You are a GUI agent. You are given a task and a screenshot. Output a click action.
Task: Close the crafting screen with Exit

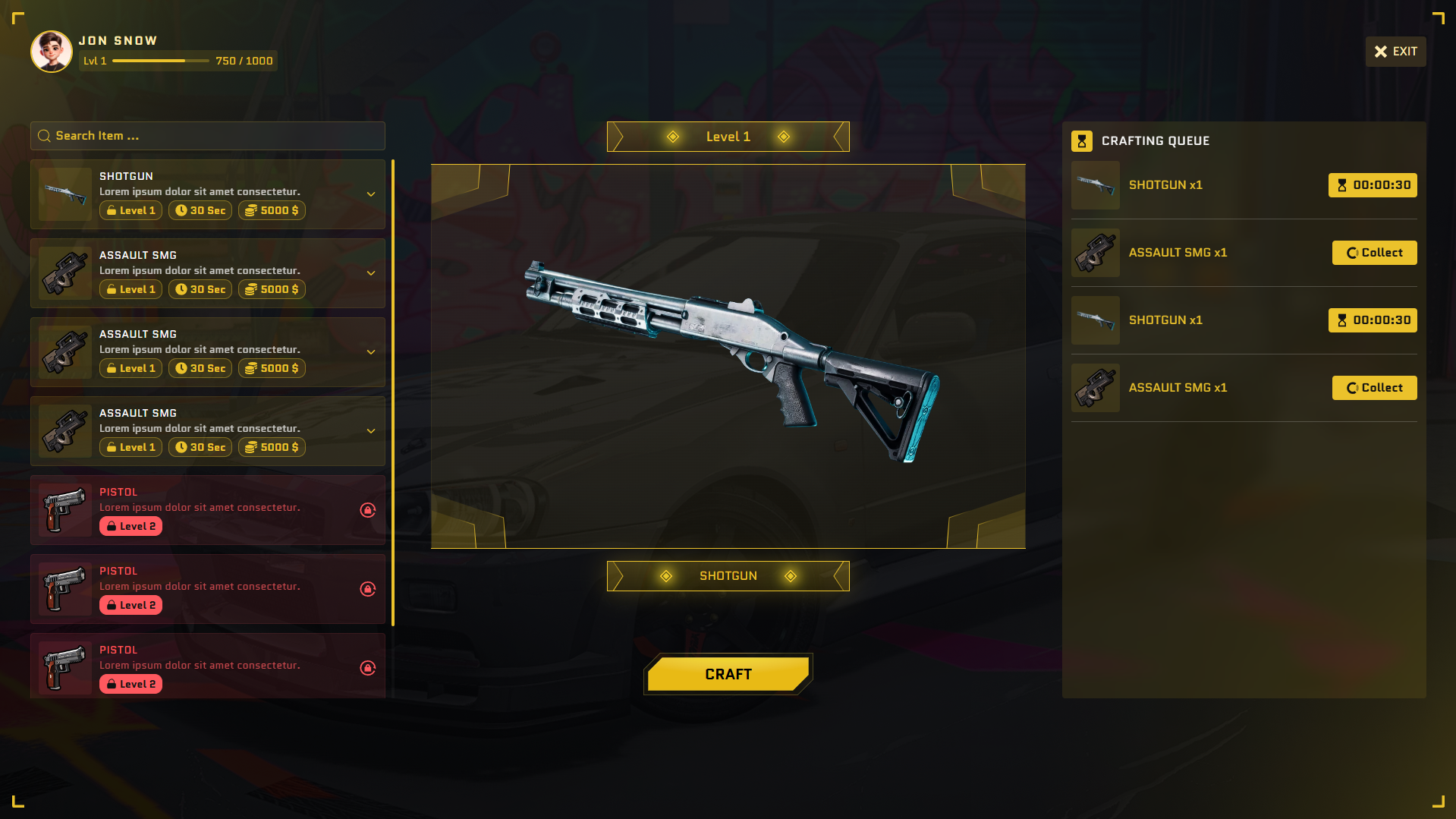click(x=1395, y=52)
